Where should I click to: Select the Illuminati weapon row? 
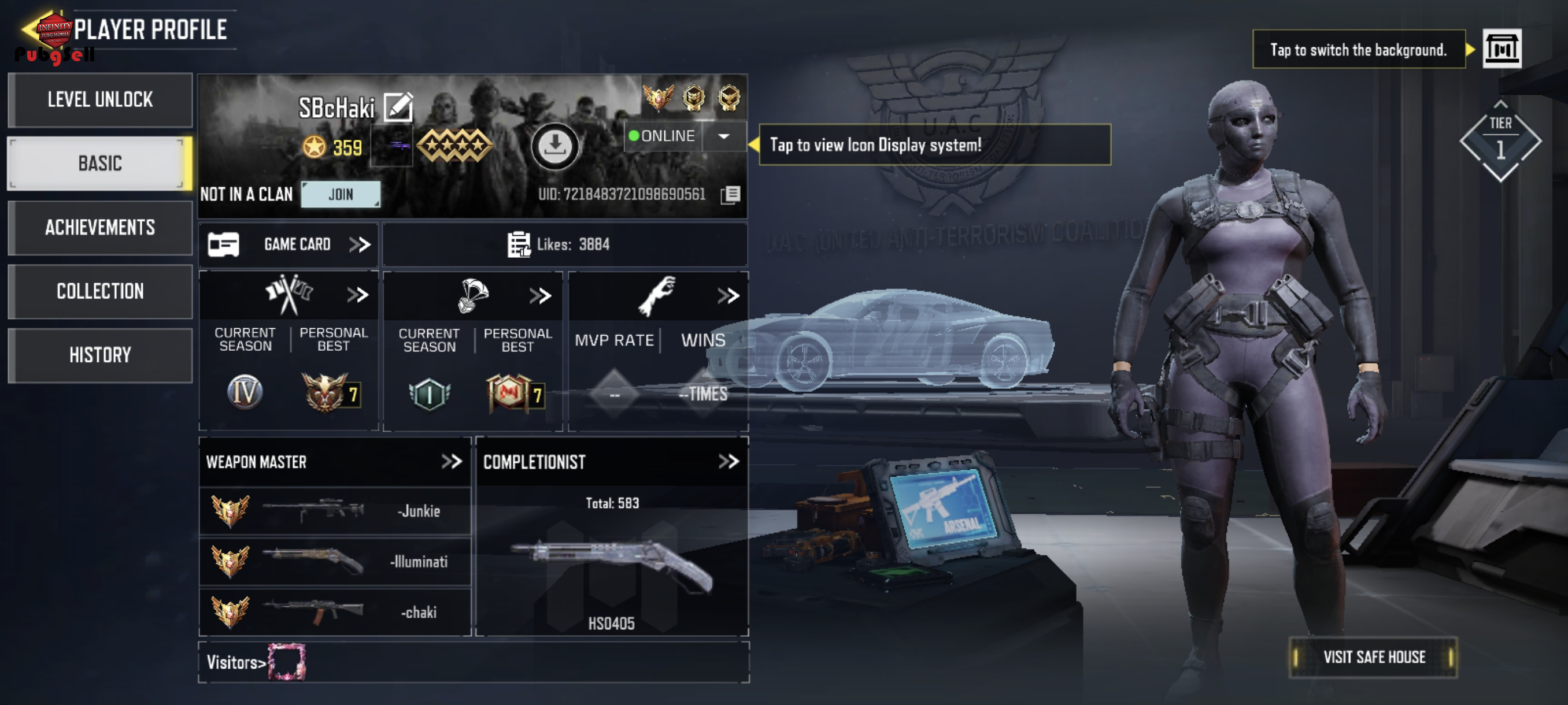(335, 562)
